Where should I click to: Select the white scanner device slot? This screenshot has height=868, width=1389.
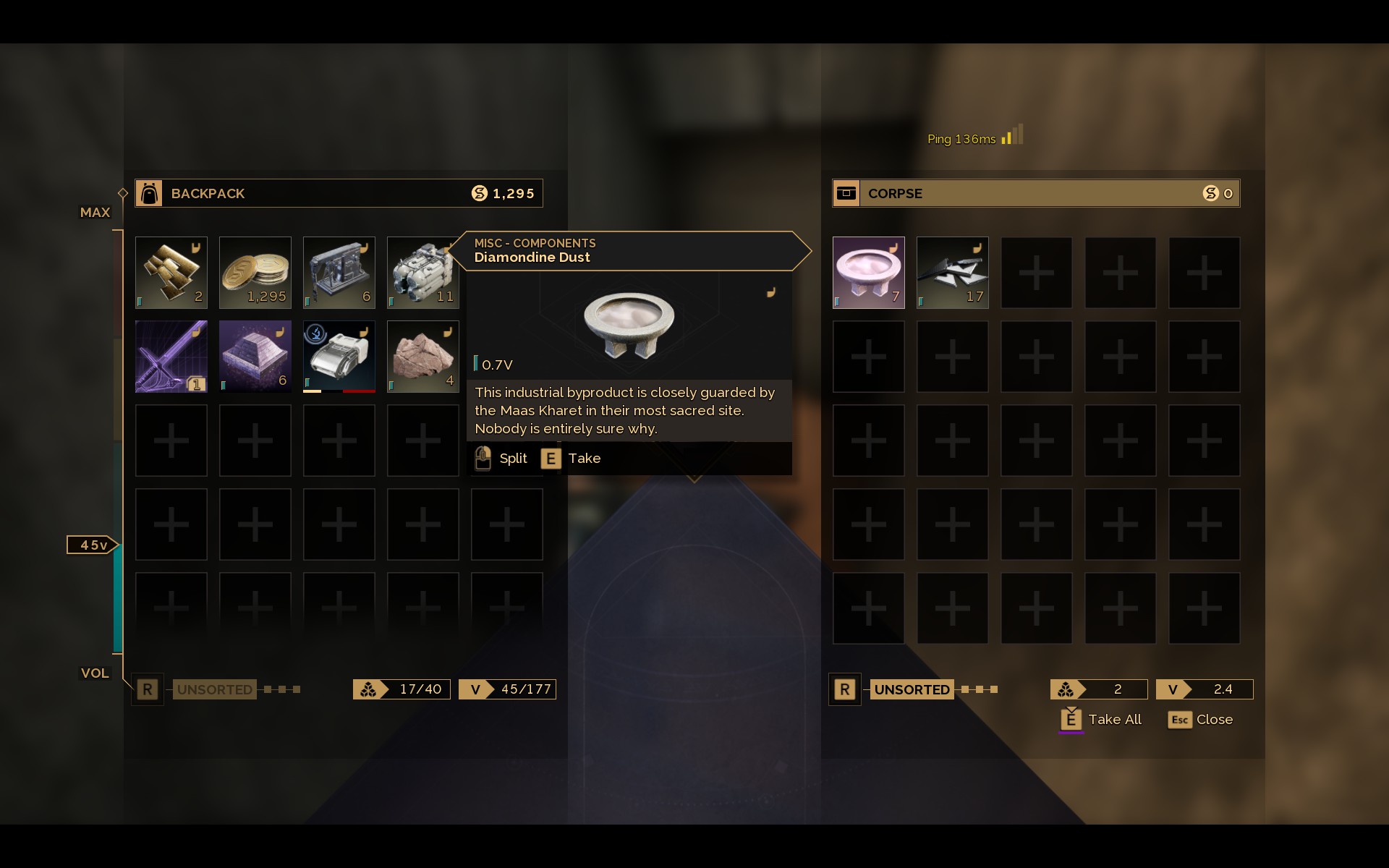pyautogui.click(x=339, y=357)
